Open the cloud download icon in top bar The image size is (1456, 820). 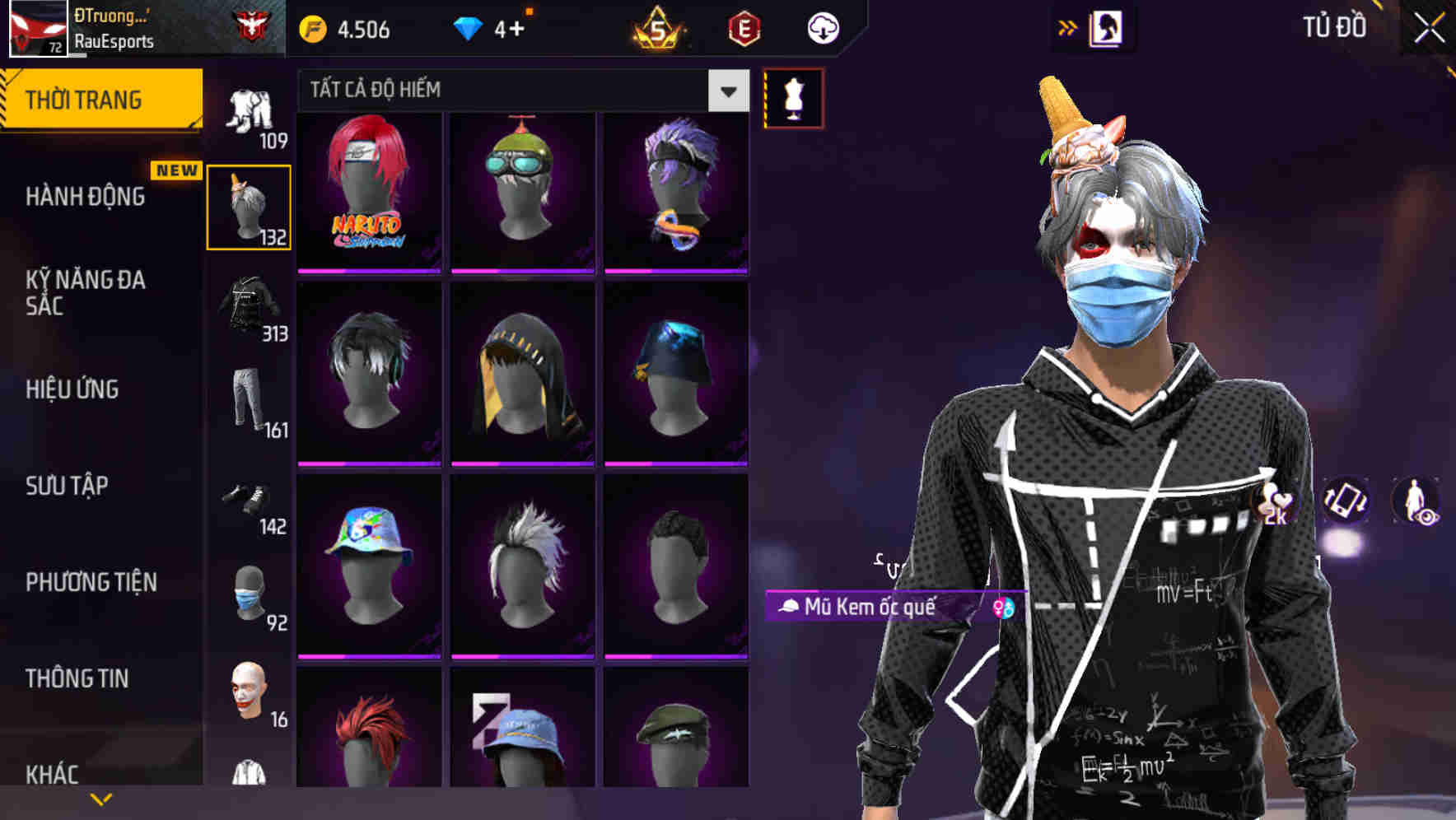click(822, 27)
